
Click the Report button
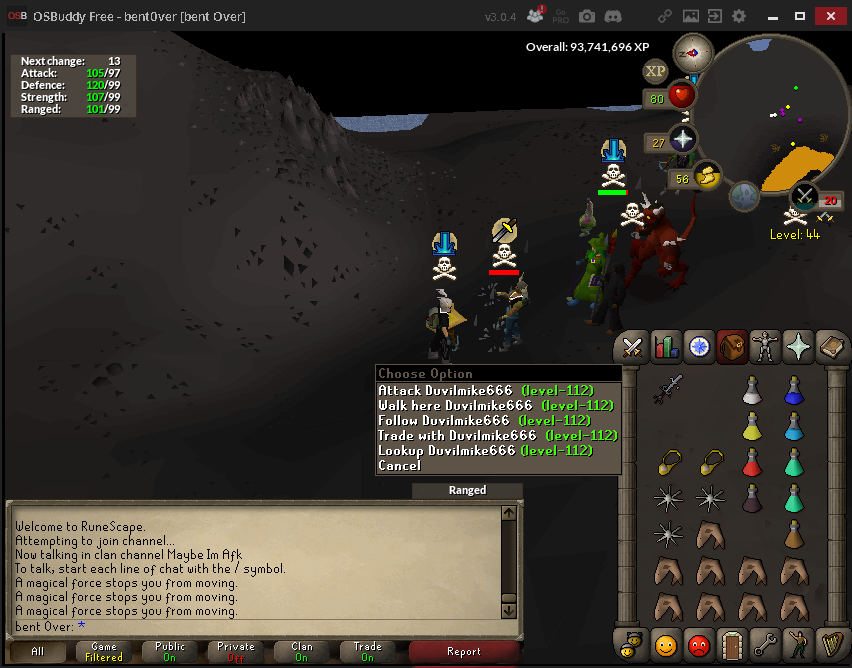coord(463,651)
